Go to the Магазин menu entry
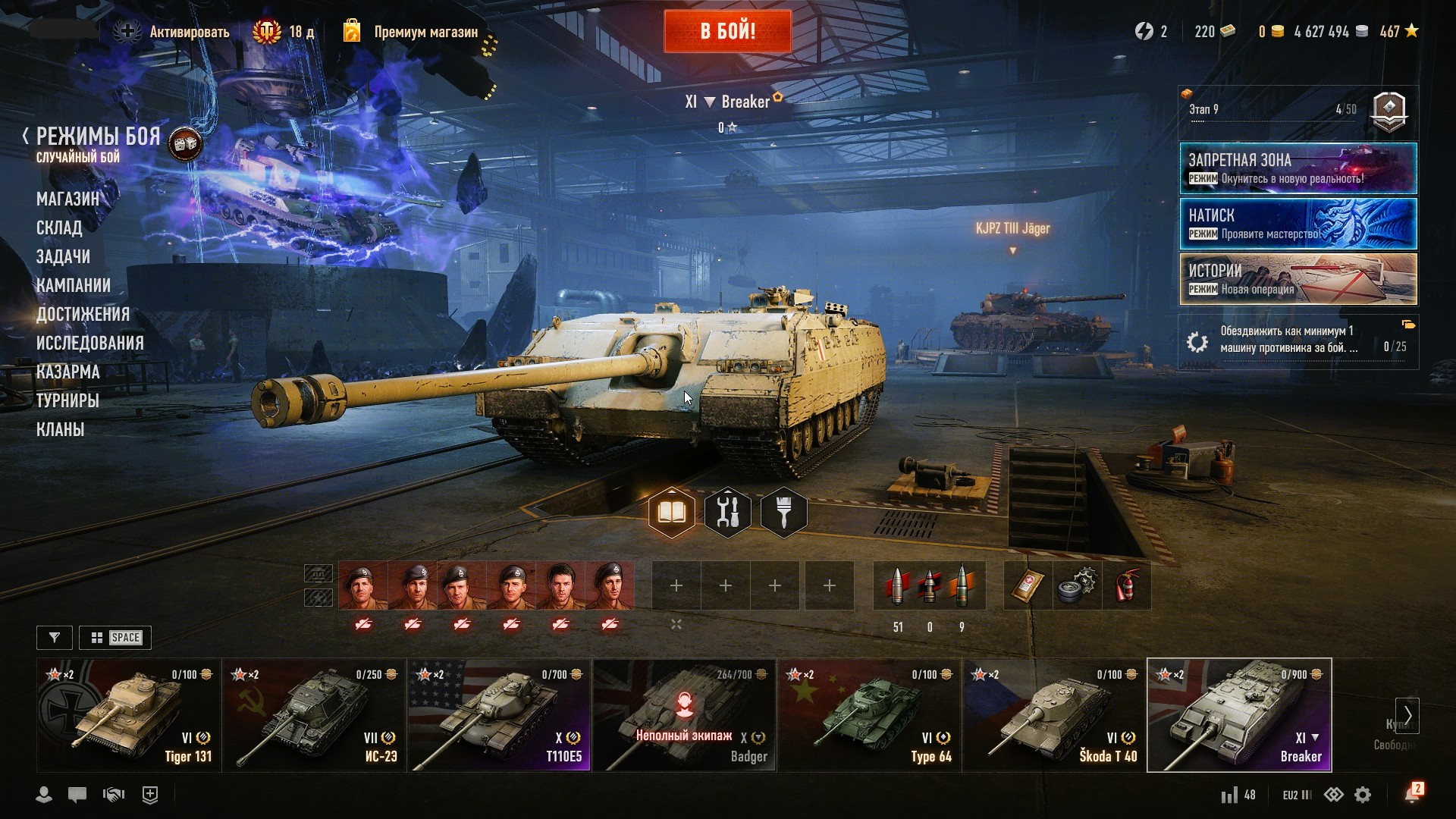 [67, 199]
